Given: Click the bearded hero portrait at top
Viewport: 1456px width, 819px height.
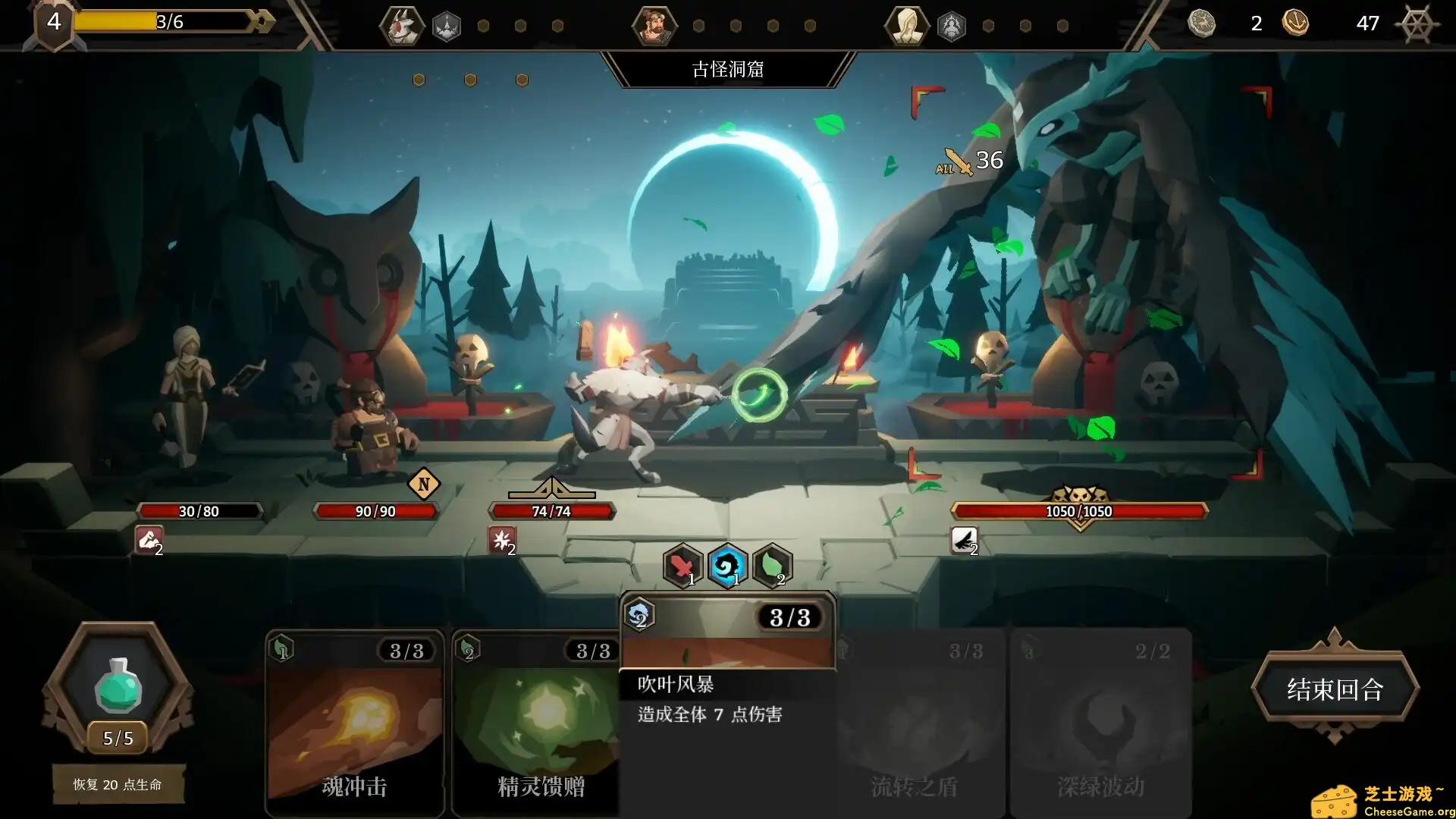Looking at the screenshot, I should (x=654, y=24).
